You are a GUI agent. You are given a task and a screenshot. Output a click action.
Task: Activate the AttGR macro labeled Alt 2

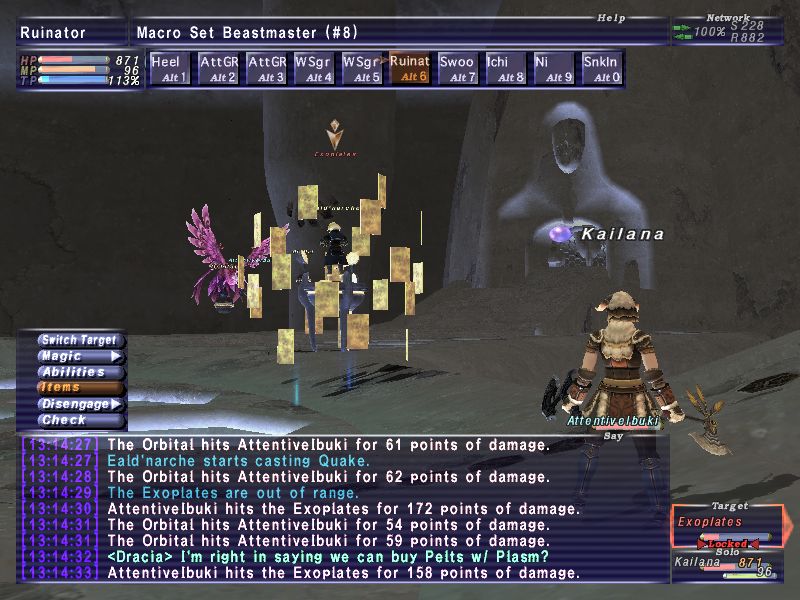pos(218,68)
